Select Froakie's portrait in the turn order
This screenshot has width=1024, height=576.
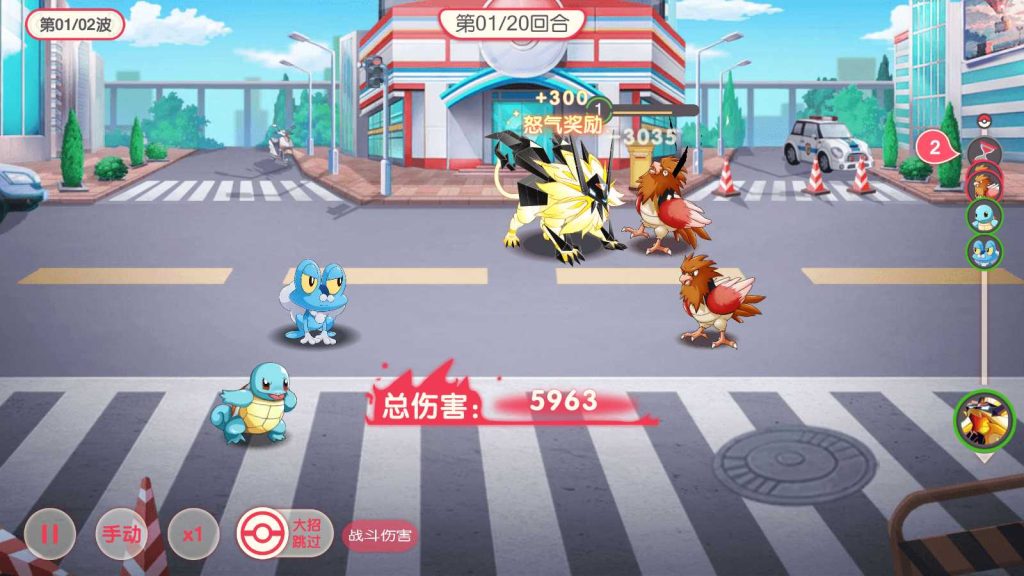[984, 251]
